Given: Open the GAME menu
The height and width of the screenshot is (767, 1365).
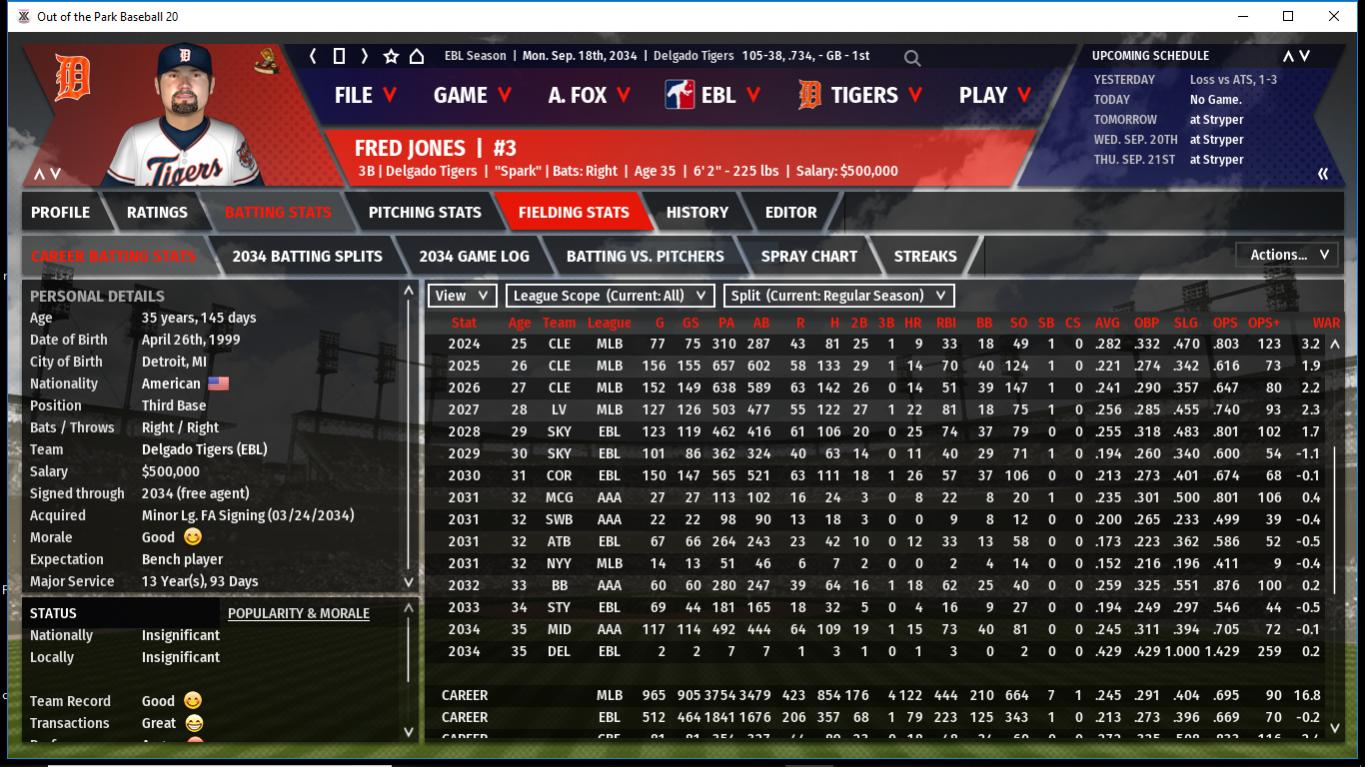Looking at the screenshot, I should pos(472,95).
